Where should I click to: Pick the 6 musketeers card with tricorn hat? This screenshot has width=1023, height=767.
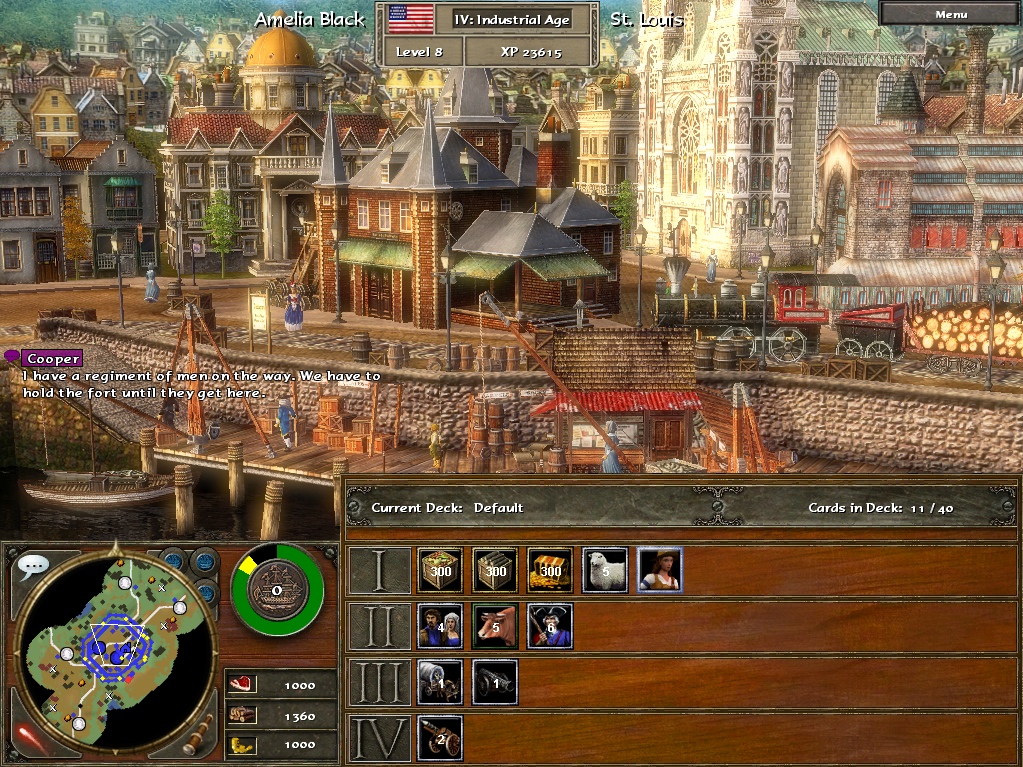[x=550, y=626]
